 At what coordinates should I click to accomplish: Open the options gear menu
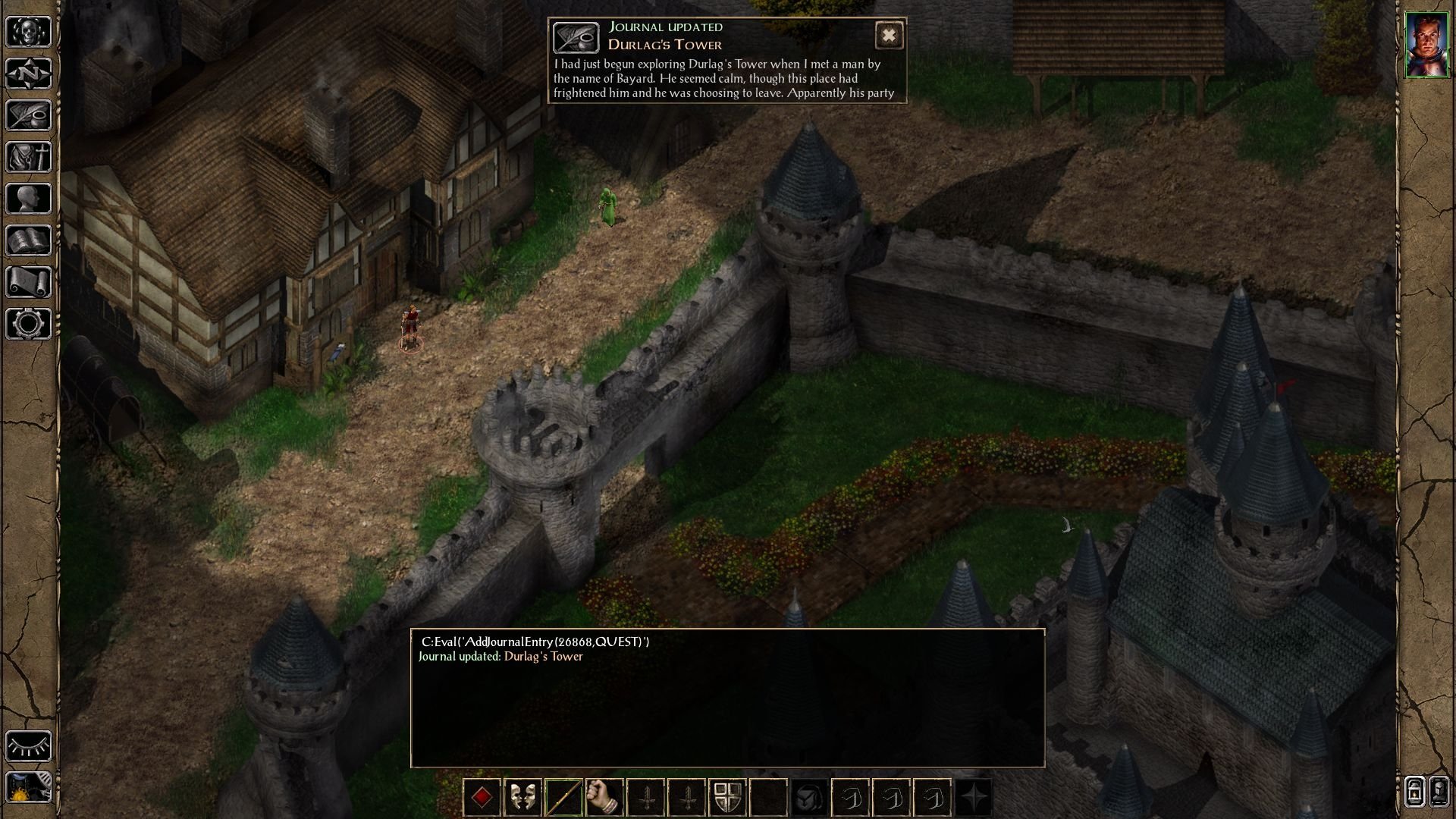tap(29, 324)
